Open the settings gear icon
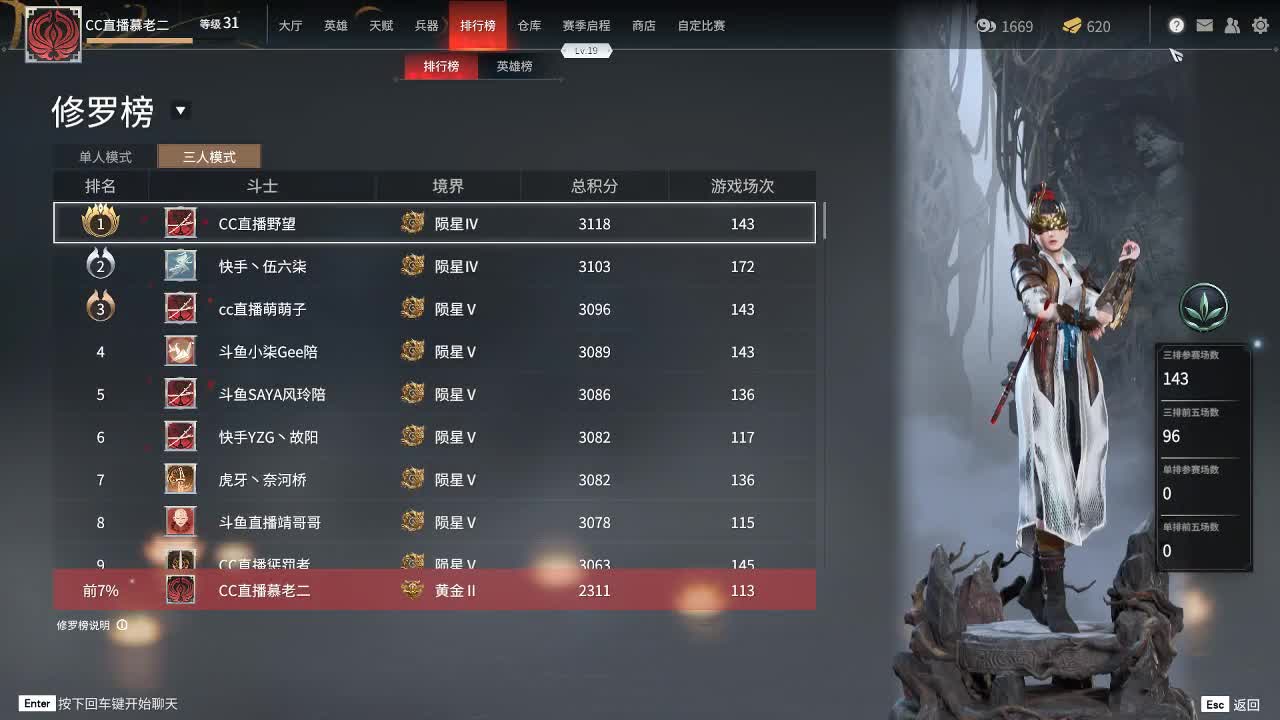 click(1260, 25)
